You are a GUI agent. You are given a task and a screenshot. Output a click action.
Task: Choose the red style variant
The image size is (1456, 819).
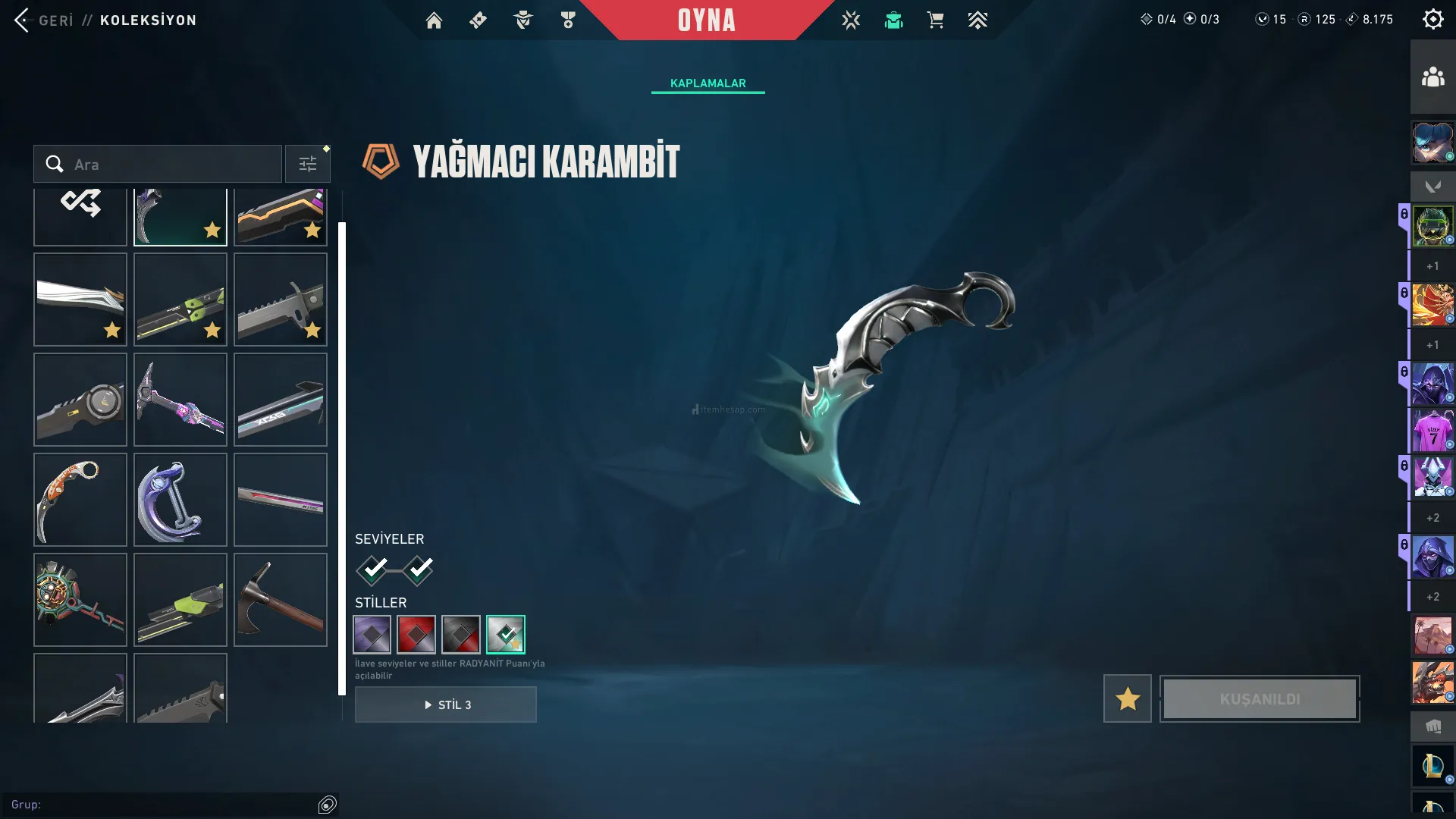pos(416,635)
